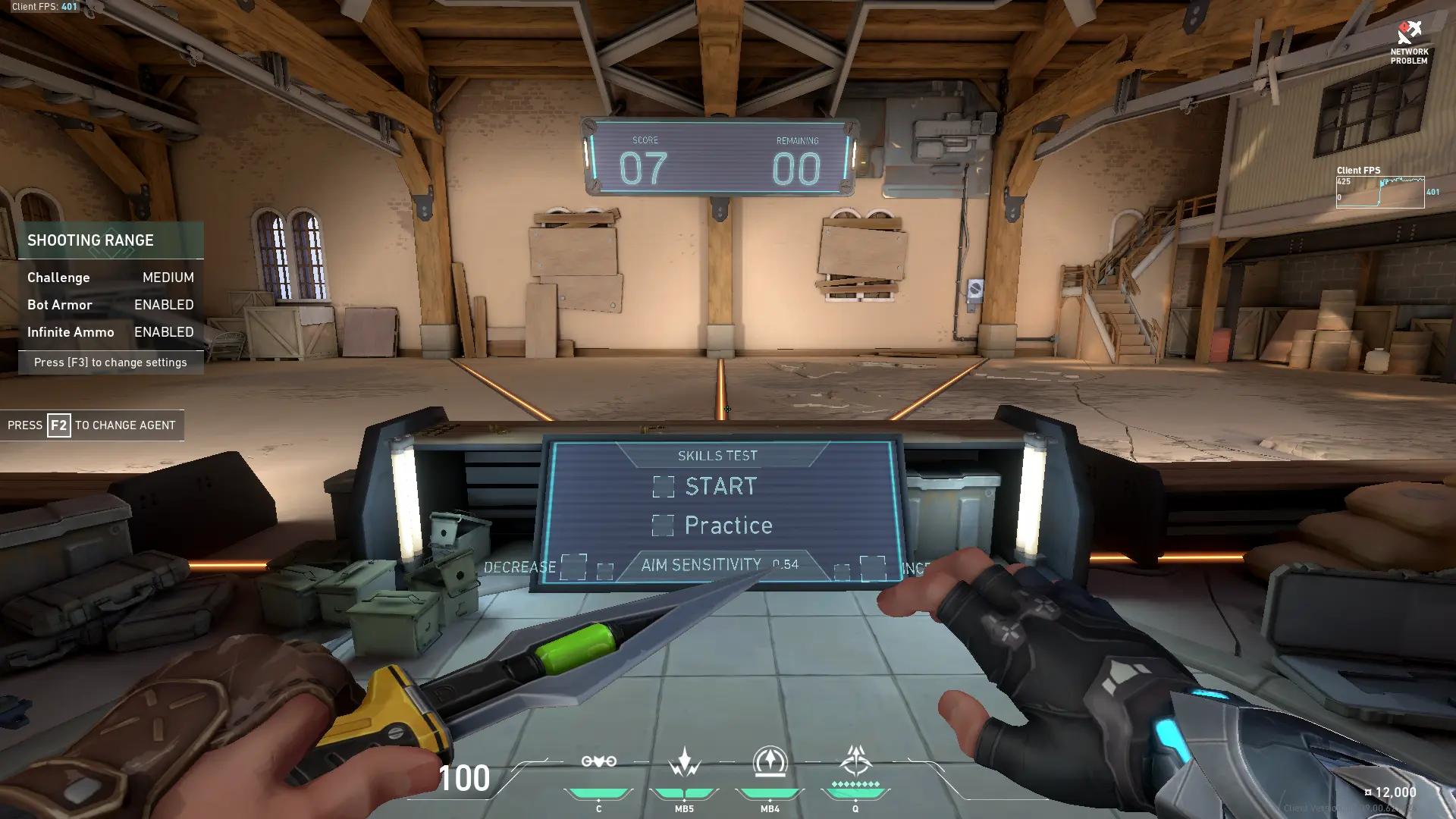
Task: Click the Bot Armor setting row
Action: (111, 305)
